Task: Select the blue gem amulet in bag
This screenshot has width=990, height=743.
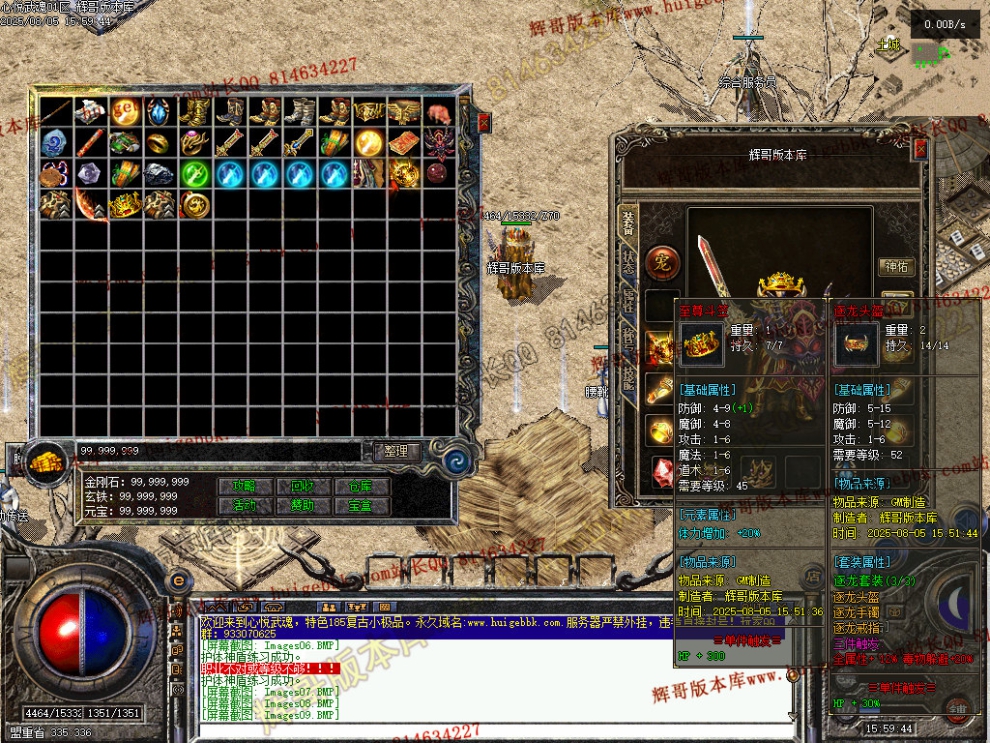Action: coord(161,112)
